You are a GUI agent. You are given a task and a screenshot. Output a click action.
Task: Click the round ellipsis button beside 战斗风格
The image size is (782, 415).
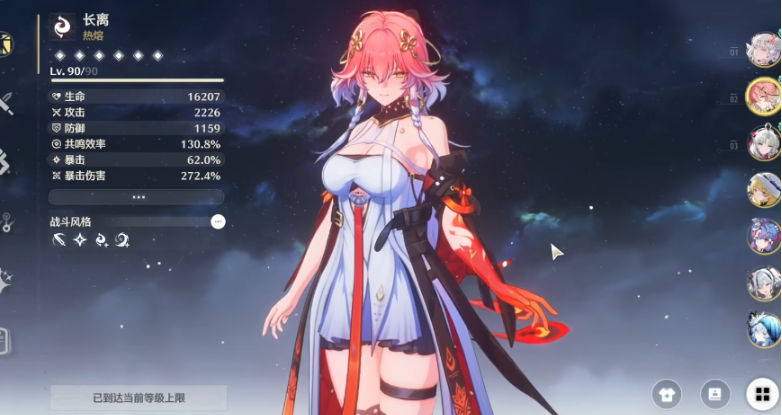click(x=218, y=221)
